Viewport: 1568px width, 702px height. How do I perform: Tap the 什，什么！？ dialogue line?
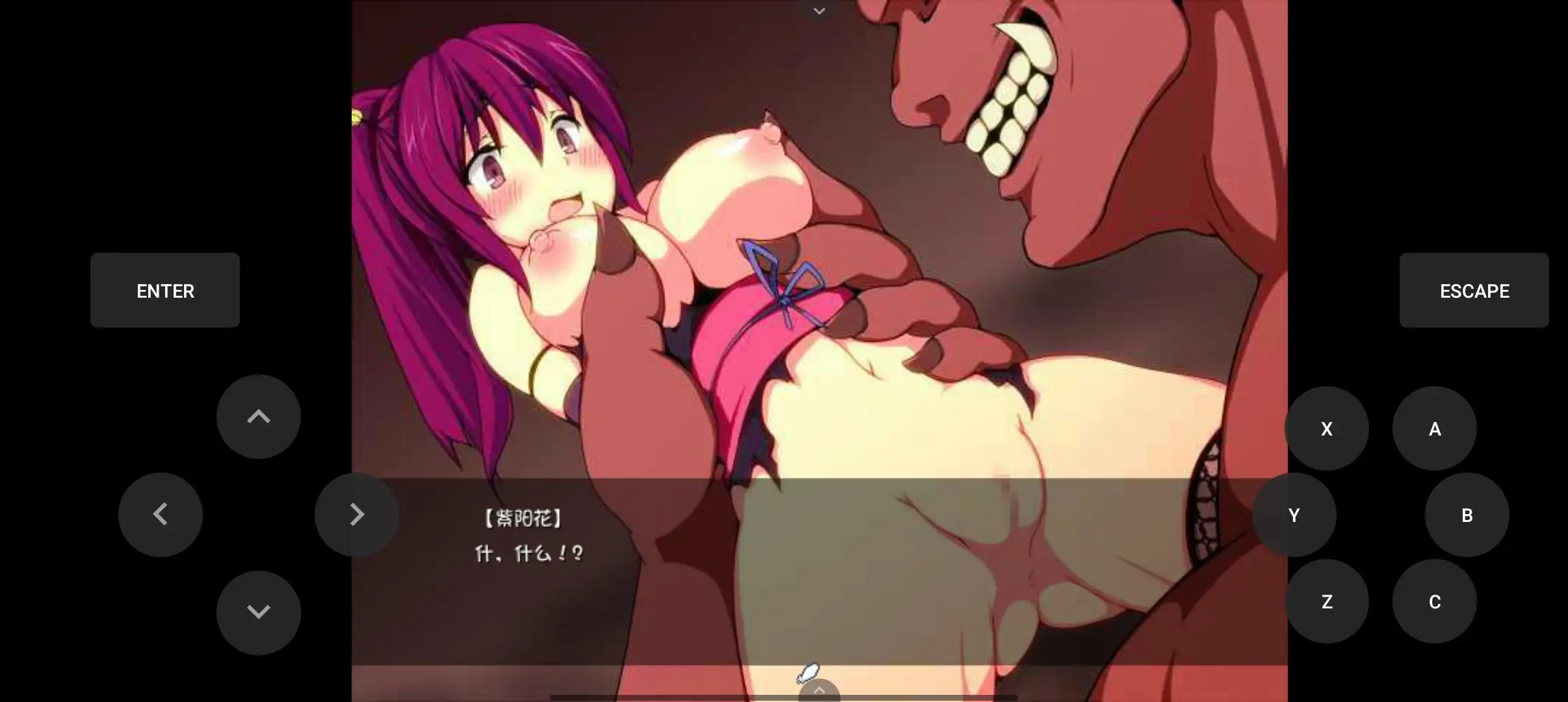(528, 553)
